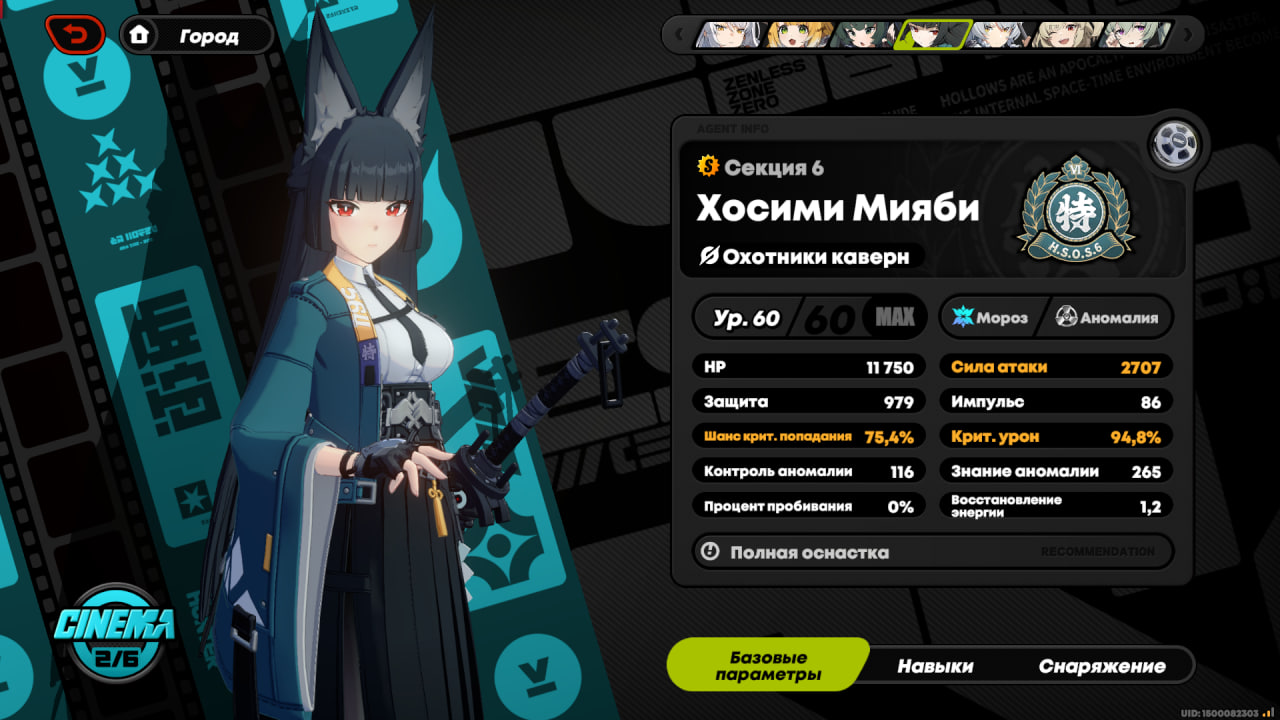Switch to the Снаряжение tab
This screenshot has height=720, width=1280.
coord(1101,666)
